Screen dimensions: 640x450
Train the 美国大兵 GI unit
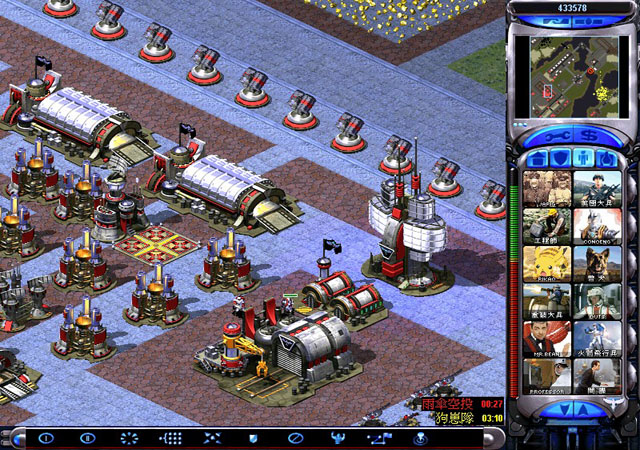pos(596,187)
